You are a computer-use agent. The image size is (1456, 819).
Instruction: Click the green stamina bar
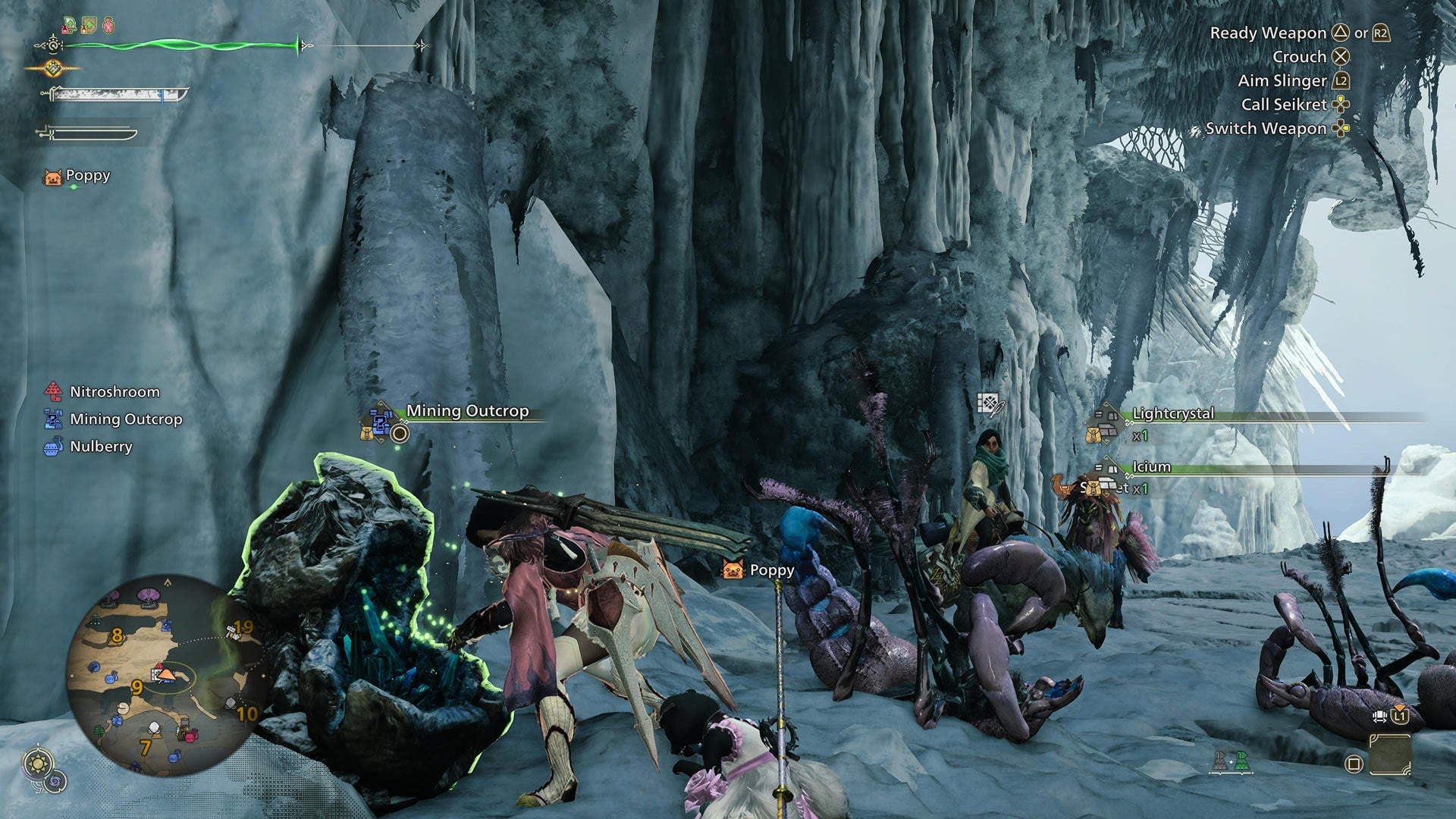click(x=182, y=45)
